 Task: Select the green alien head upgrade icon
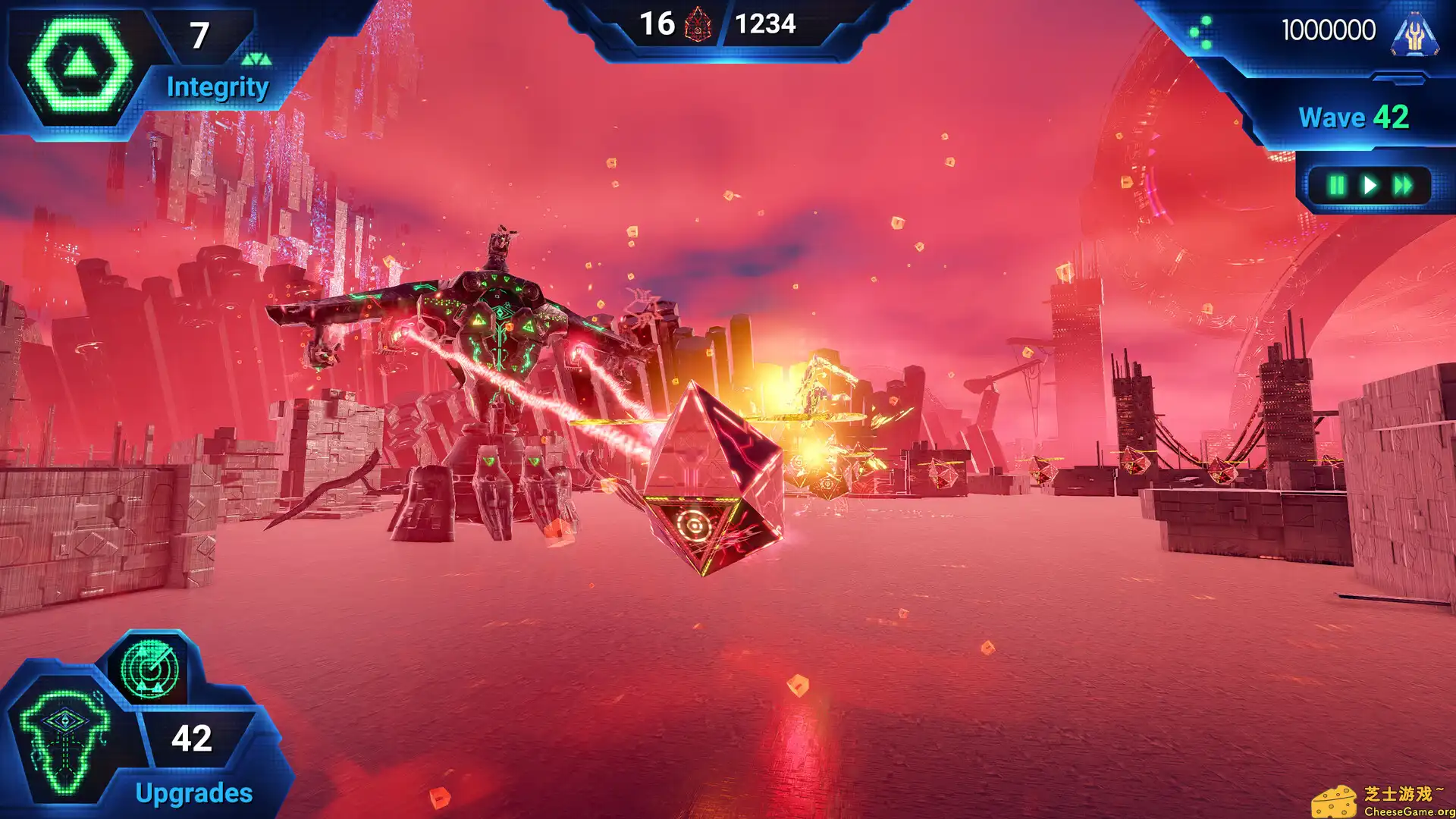[x=65, y=739]
